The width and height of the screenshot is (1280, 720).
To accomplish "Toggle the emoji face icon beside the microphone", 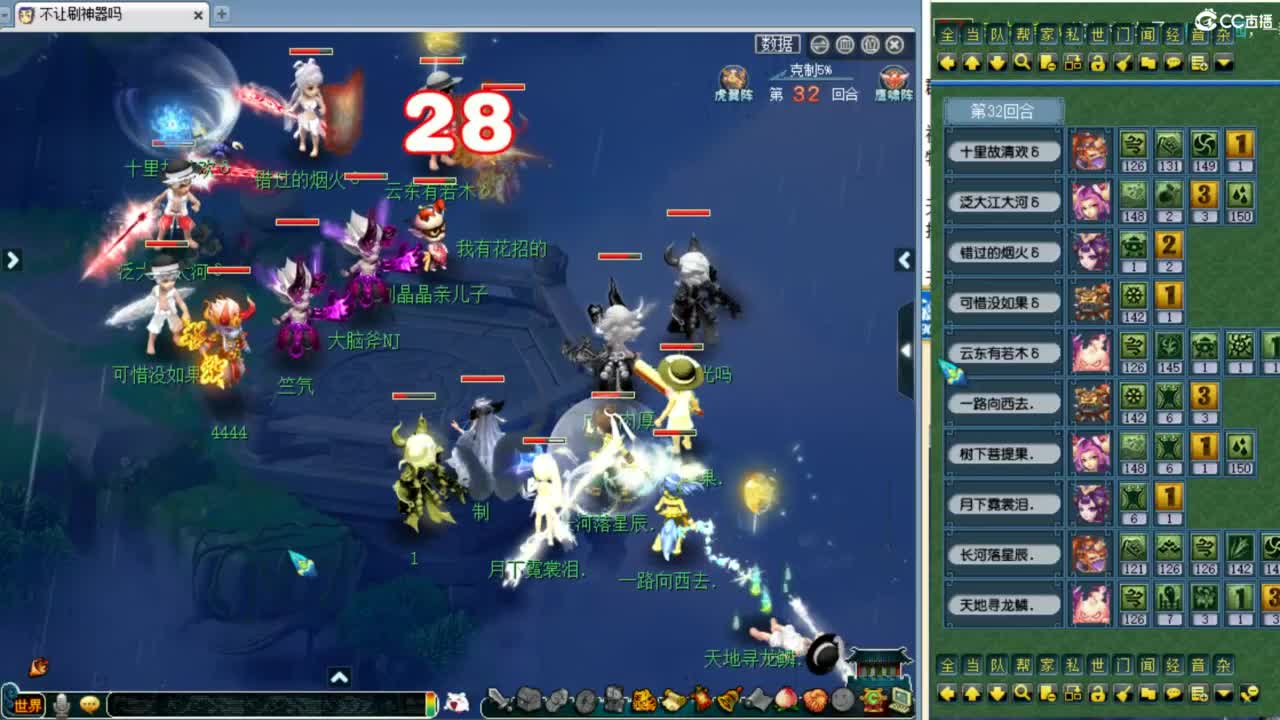I will pos(91,701).
